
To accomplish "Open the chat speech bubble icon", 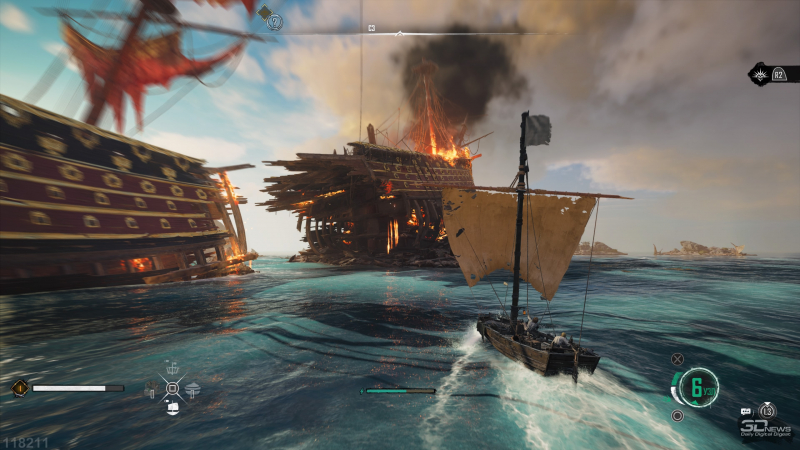I will (746, 412).
